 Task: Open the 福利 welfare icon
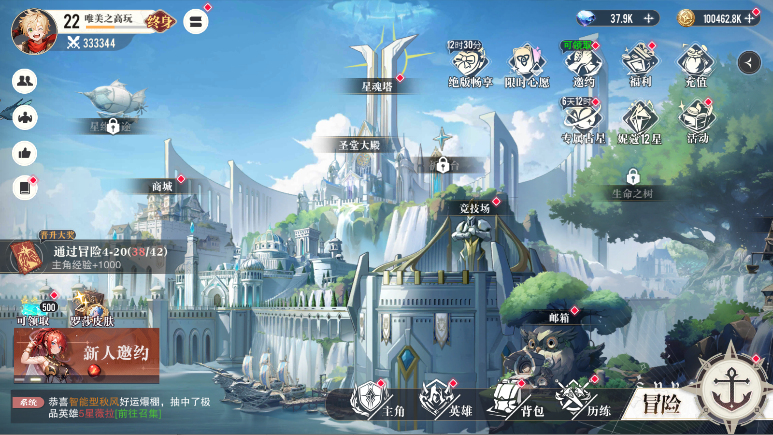pos(638,64)
